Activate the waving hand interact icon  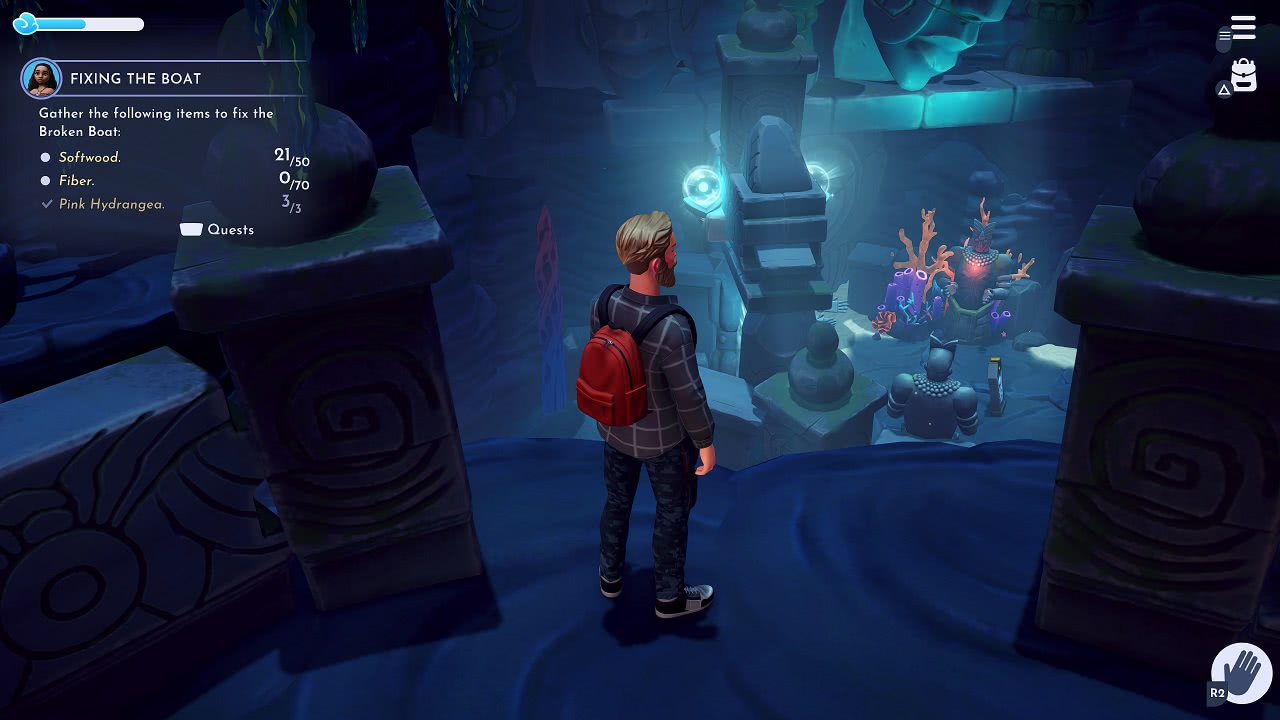point(1241,672)
